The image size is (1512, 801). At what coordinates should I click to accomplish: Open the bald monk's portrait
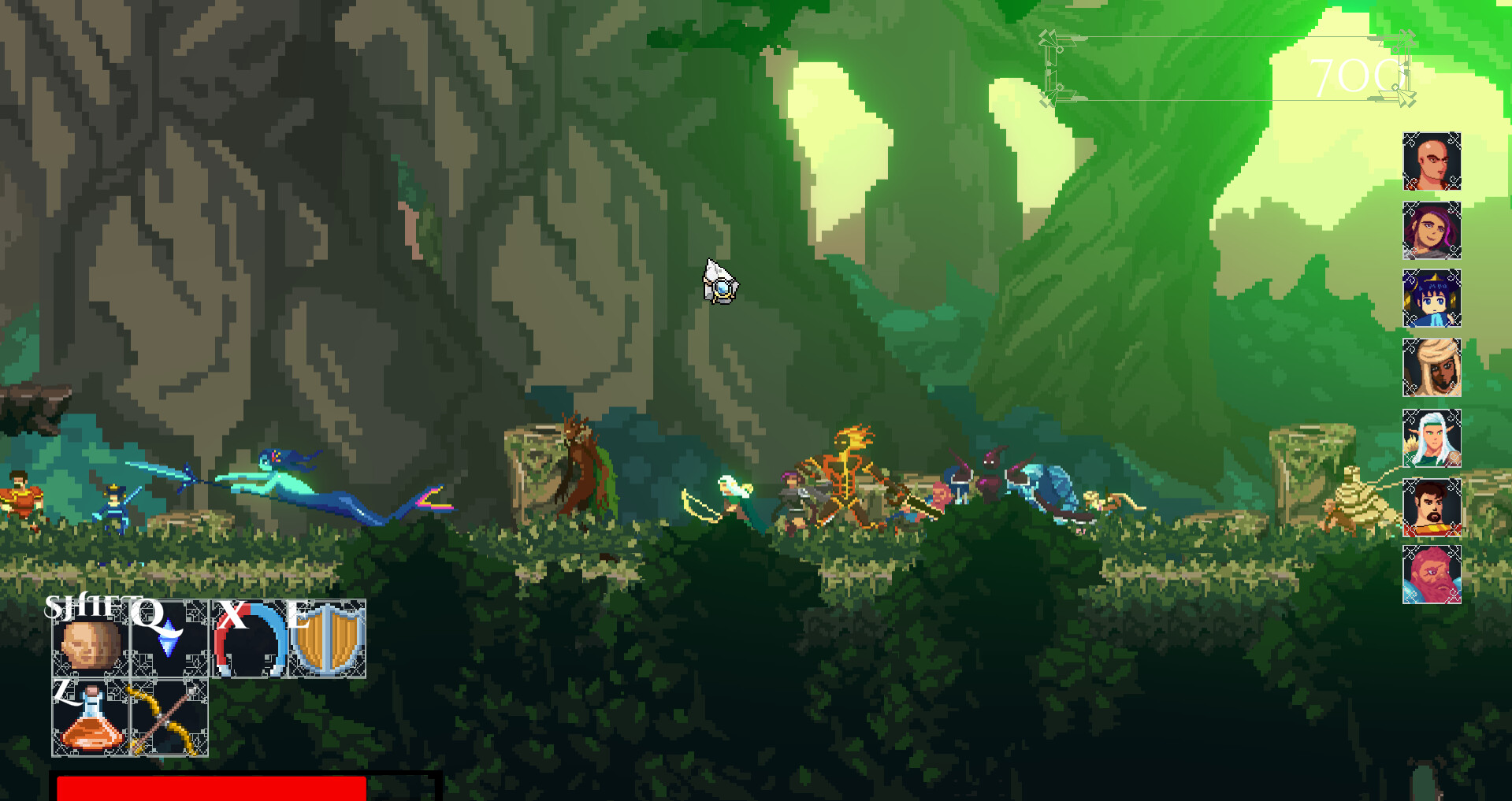[x=1432, y=161]
